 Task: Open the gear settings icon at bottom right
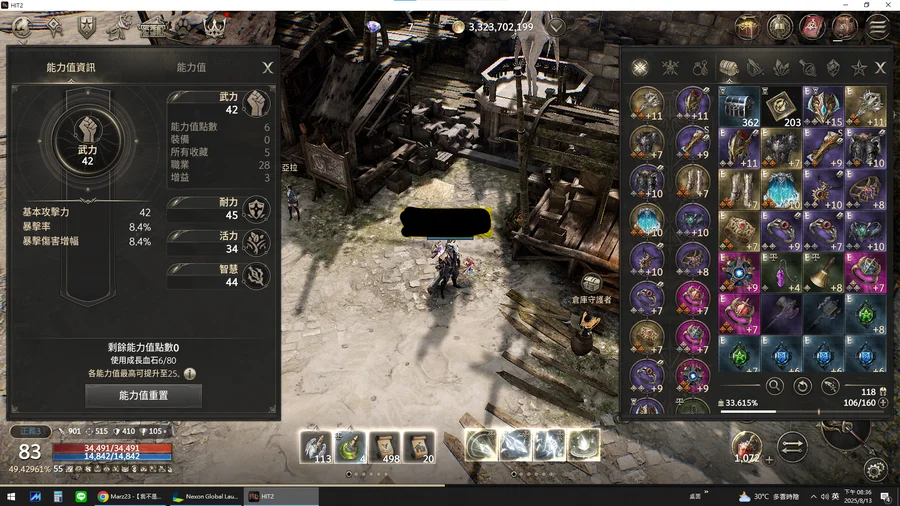pyautogui.click(x=876, y=469)
